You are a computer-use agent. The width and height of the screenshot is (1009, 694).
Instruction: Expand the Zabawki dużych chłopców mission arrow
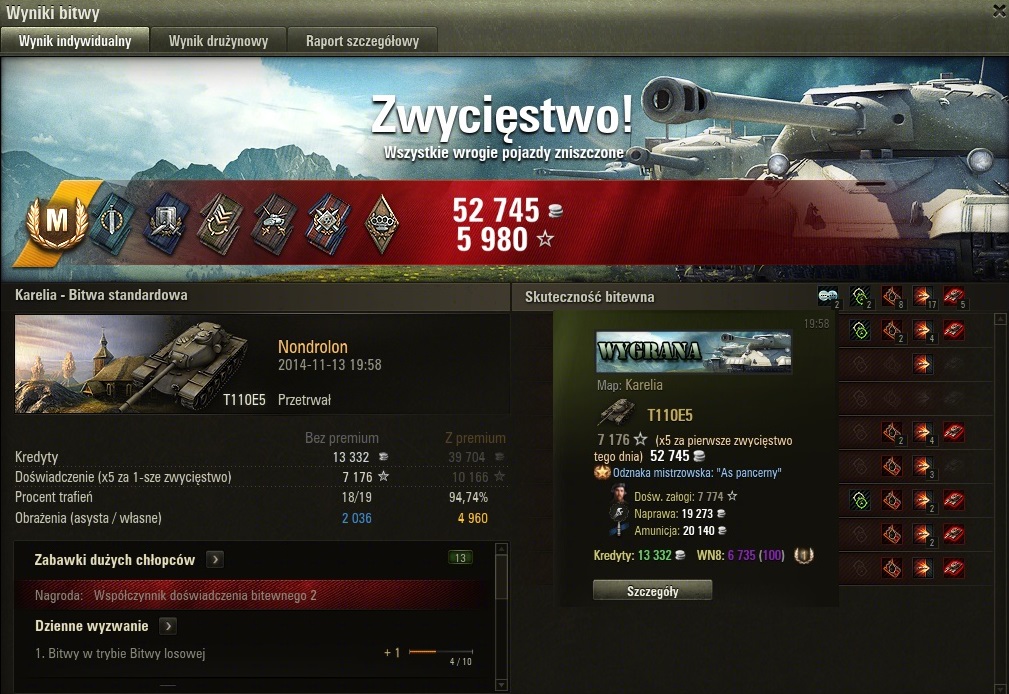pos(215,560)
